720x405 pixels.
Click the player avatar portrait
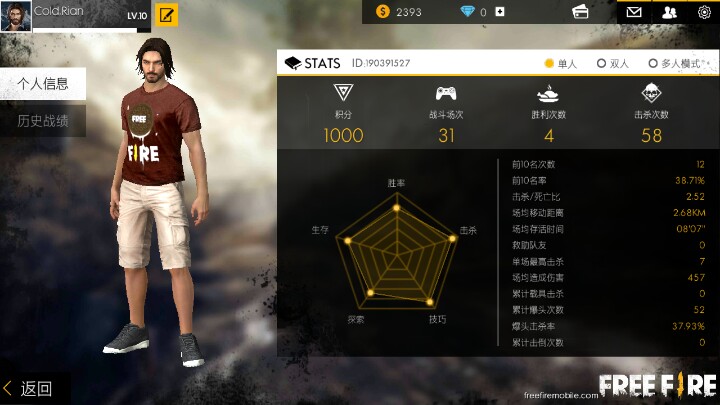pyautogui.click(x=15, y=15)
